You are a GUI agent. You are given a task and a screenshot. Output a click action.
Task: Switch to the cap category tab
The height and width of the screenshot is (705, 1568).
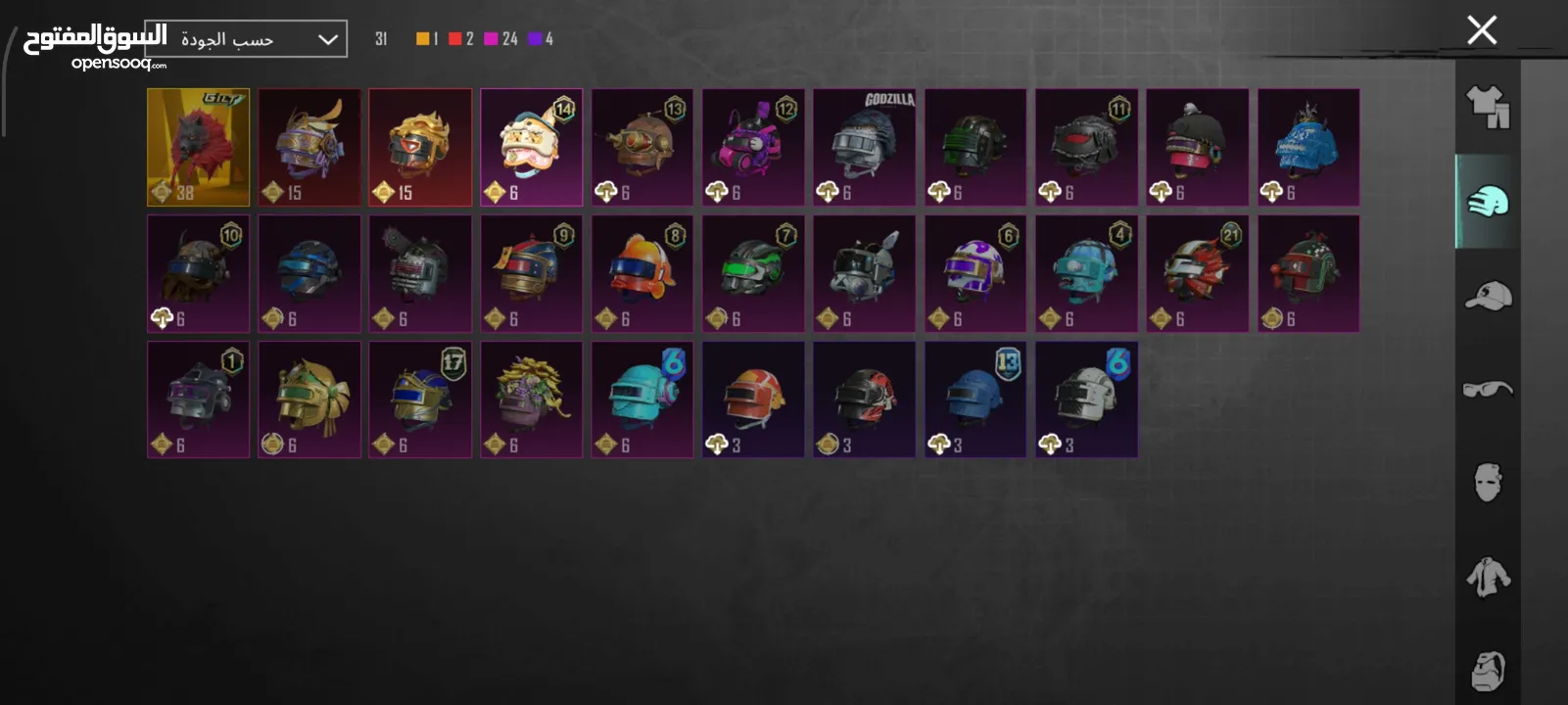click(1488, 295)
